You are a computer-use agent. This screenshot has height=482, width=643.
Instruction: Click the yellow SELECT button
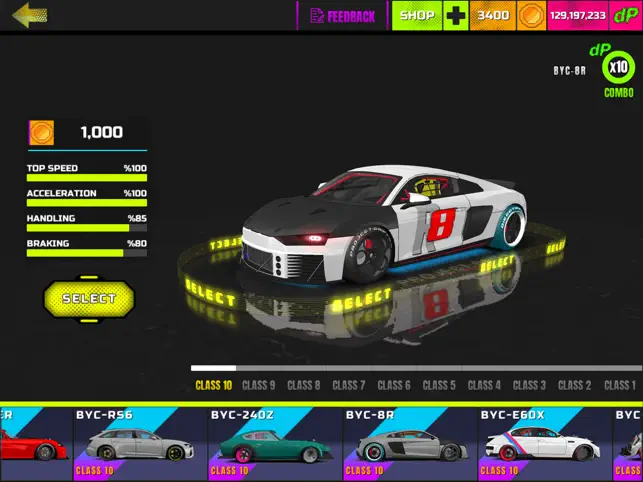(89, 298)
